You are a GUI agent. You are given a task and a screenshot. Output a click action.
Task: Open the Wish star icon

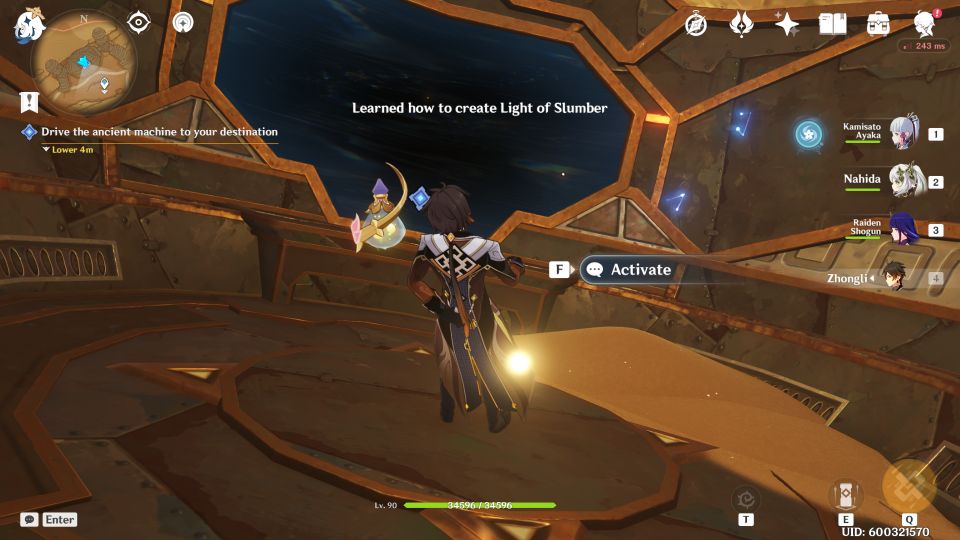tap(787, 24)
